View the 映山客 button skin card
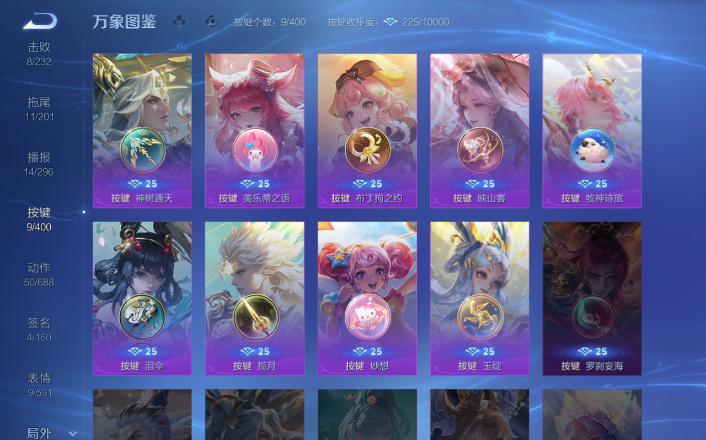 click(479, 130)
